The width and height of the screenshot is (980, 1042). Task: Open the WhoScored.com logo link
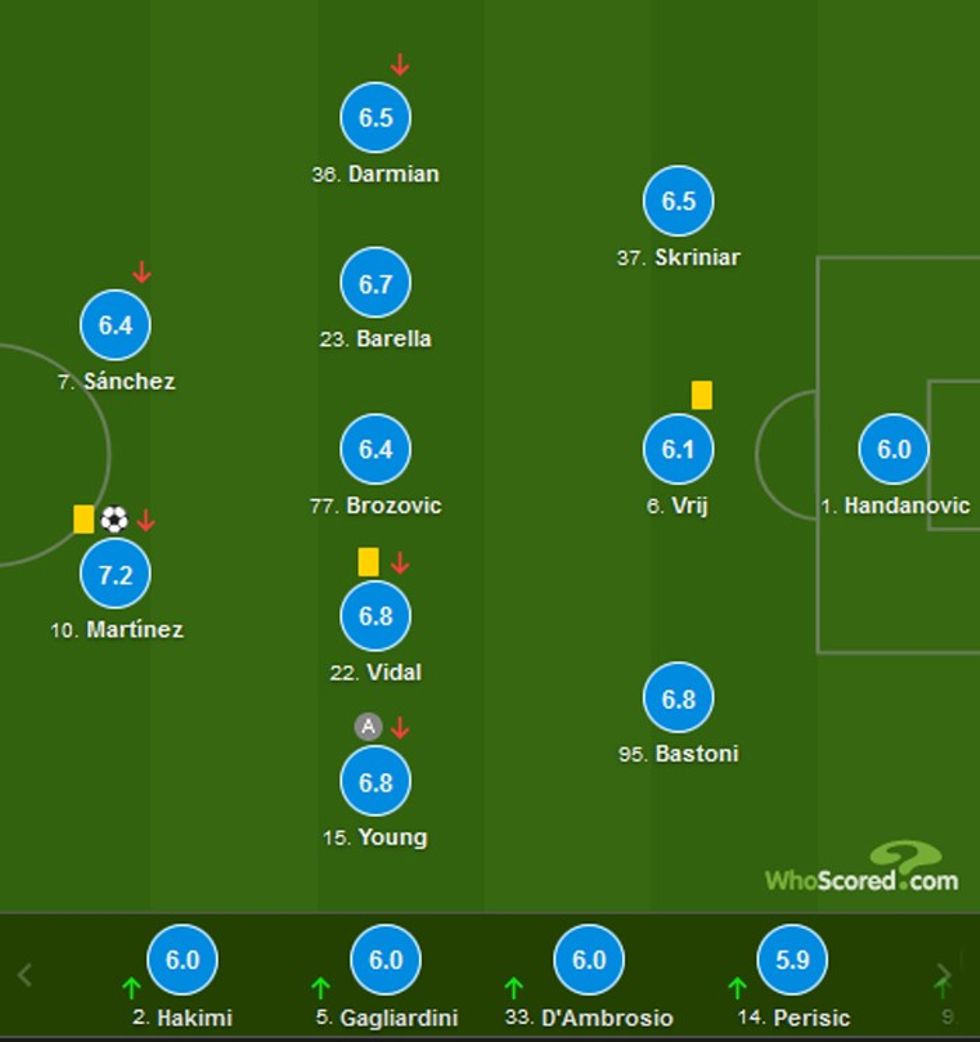(x=862, y=870)
